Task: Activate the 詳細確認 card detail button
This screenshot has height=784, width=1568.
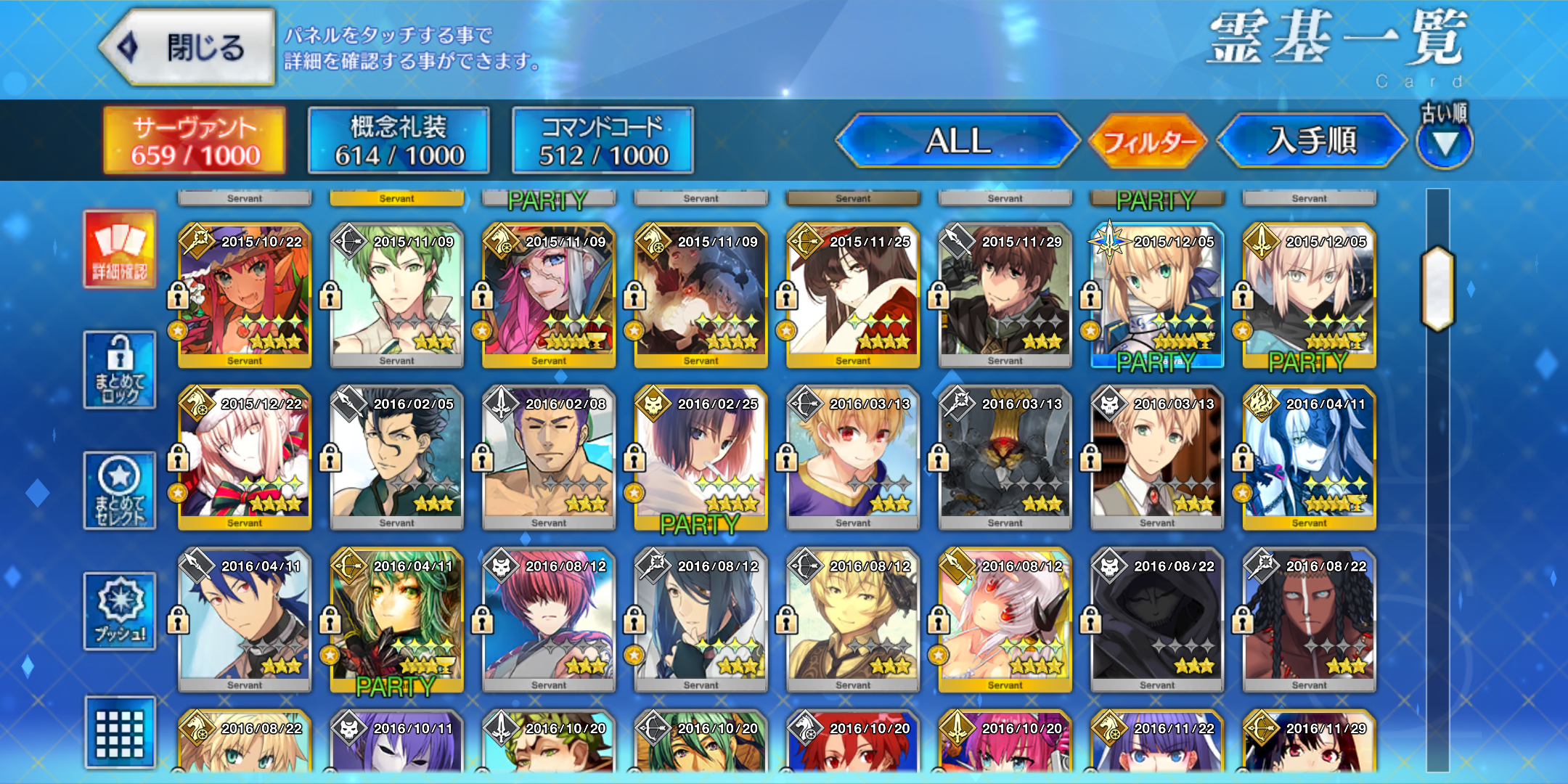Action: pos(120,249)
